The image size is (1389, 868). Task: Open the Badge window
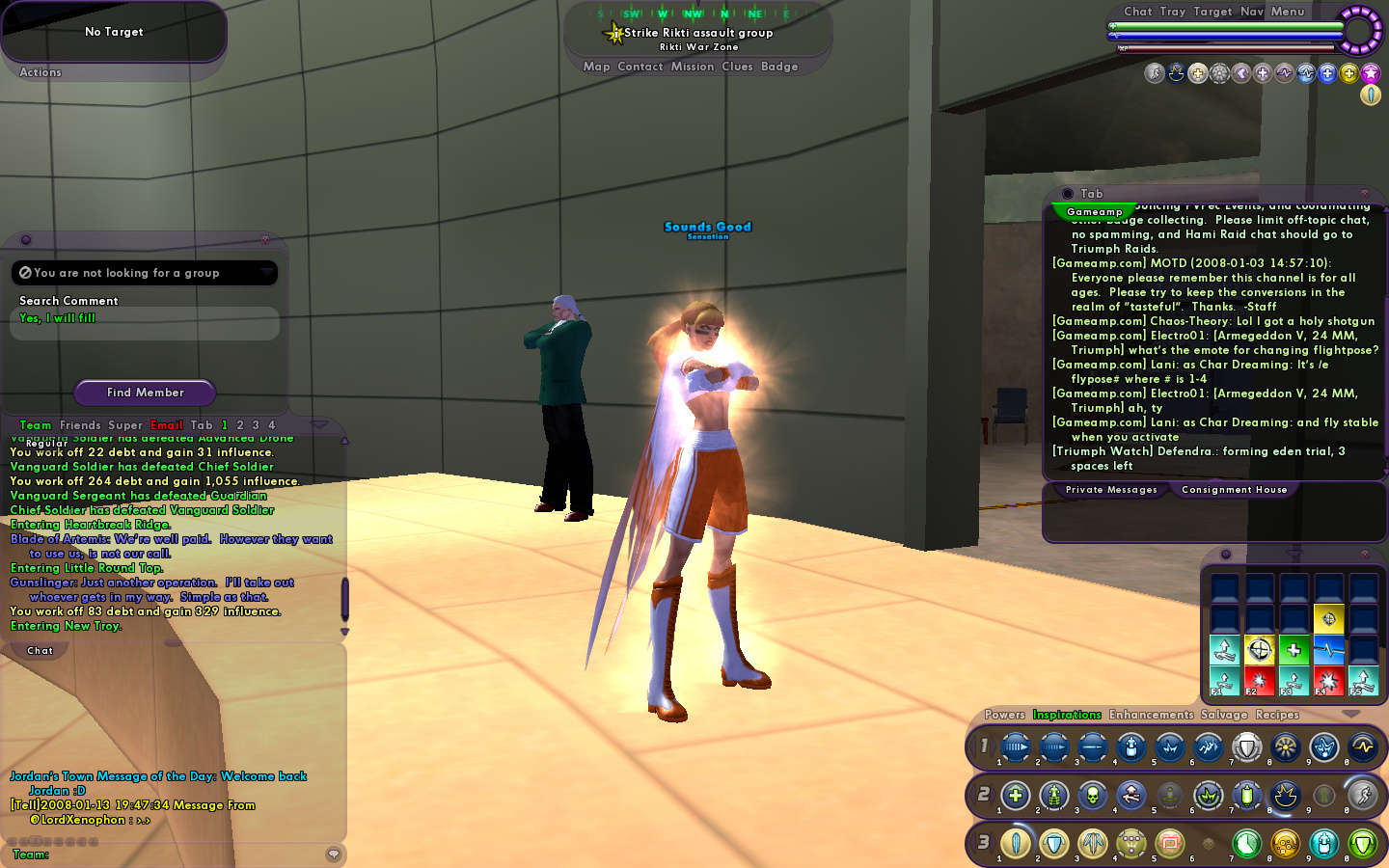tap(779, 67)
